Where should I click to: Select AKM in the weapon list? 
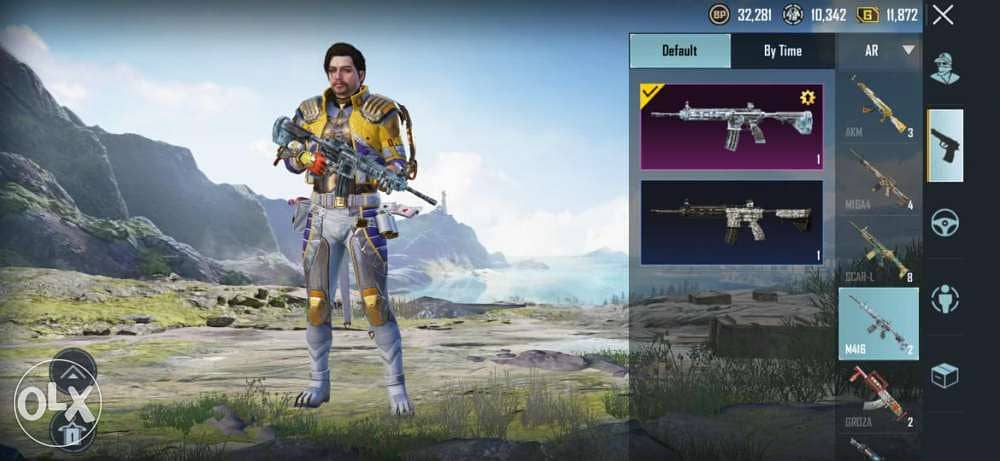pos(879,107)
